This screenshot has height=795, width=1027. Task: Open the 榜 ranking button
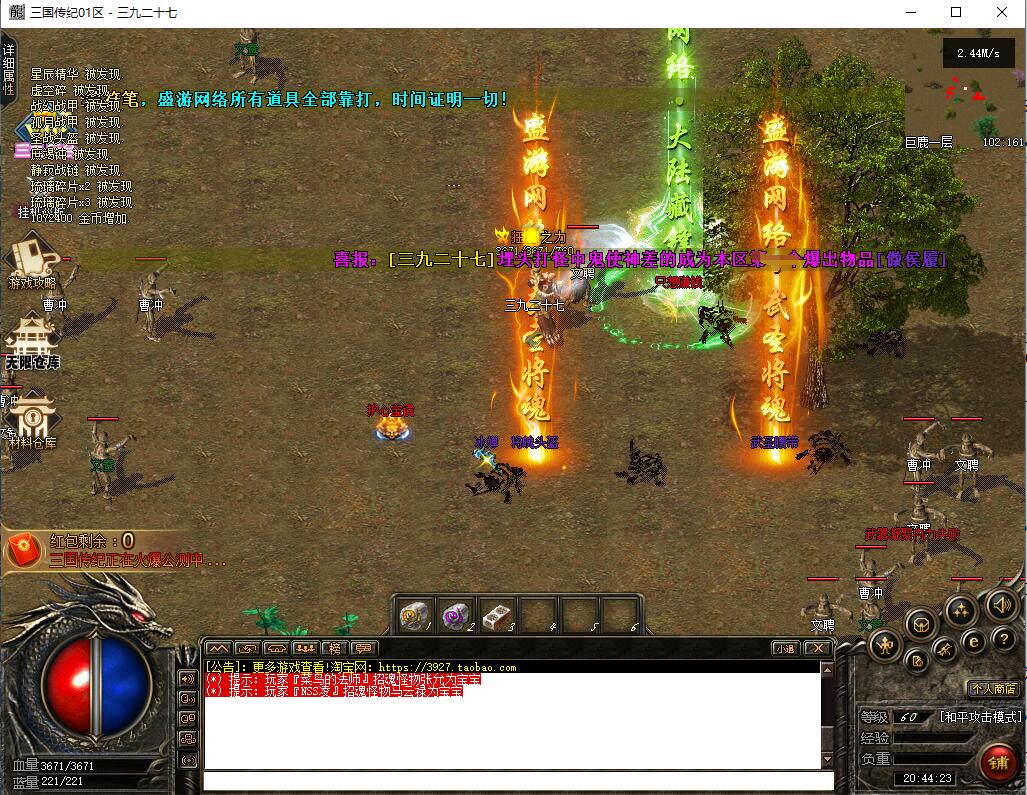click(x=334, y=648)
